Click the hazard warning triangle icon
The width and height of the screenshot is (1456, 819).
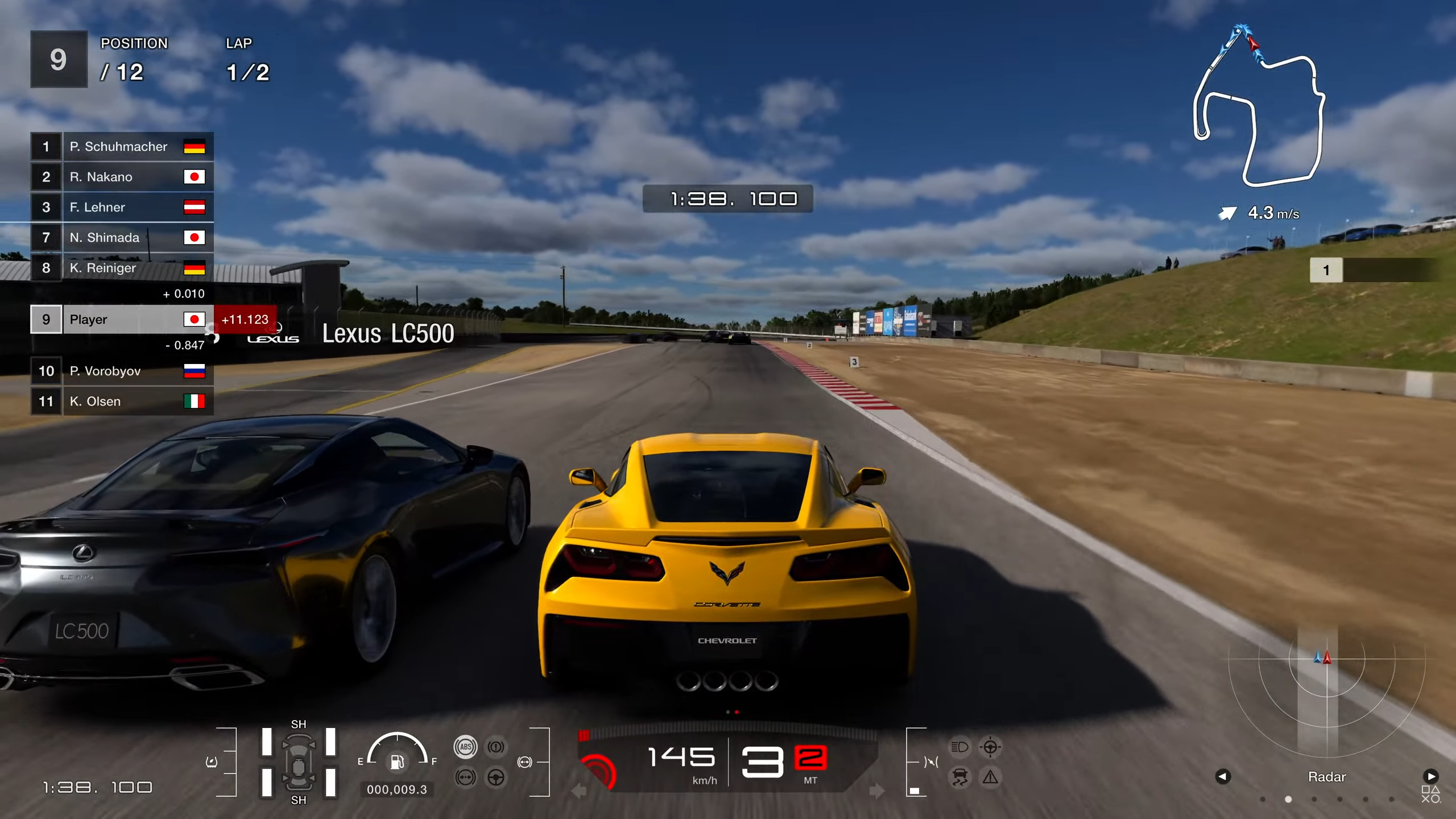coord(990,777)
